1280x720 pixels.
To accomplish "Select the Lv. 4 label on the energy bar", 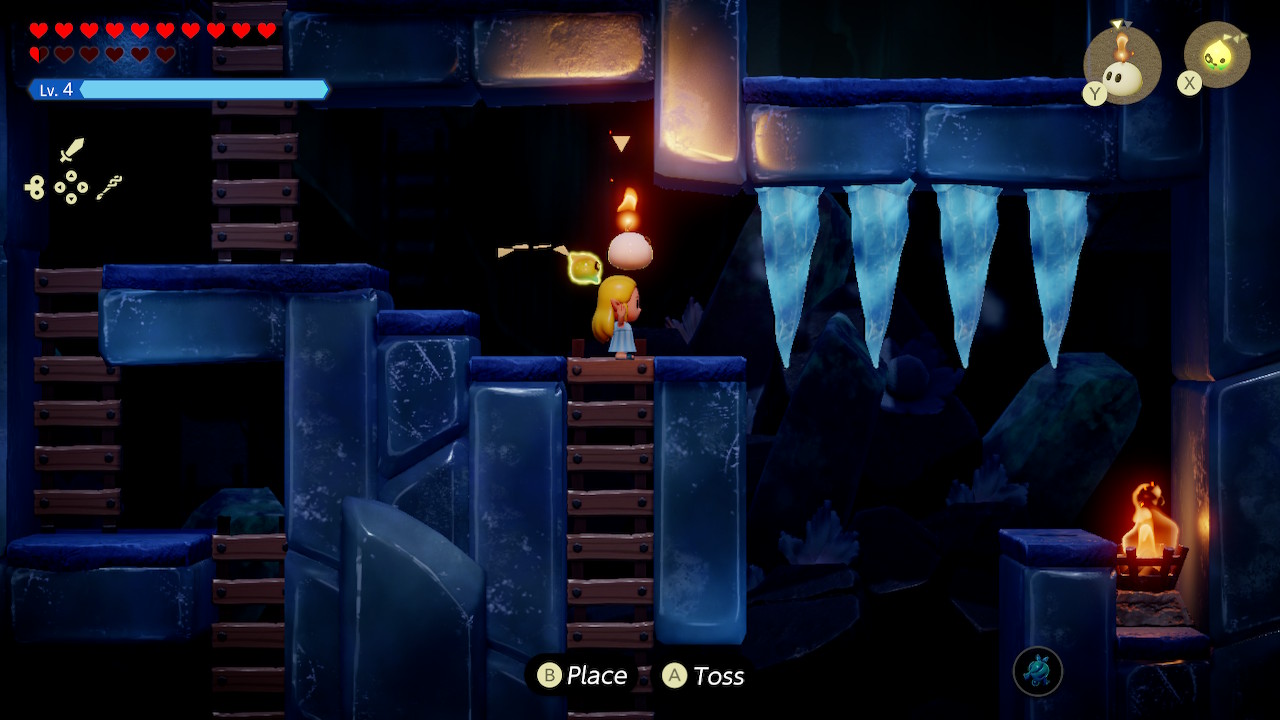I will pos(53,89).
